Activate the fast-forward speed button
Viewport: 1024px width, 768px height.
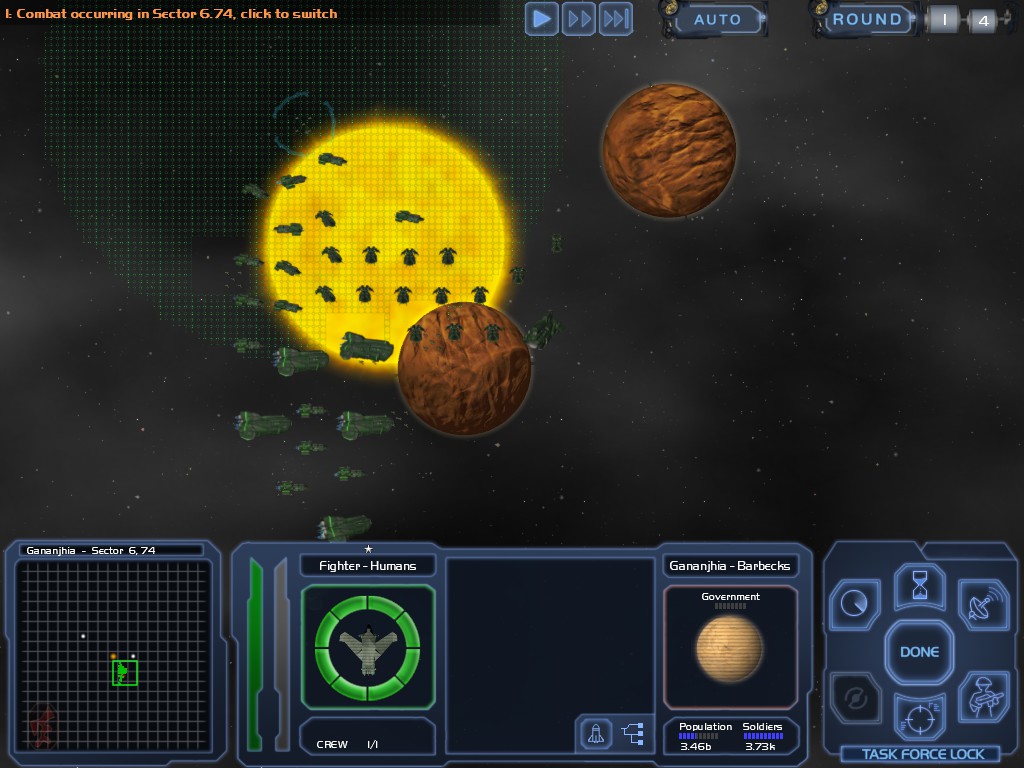pyautogui.click(x=579, y=19)
